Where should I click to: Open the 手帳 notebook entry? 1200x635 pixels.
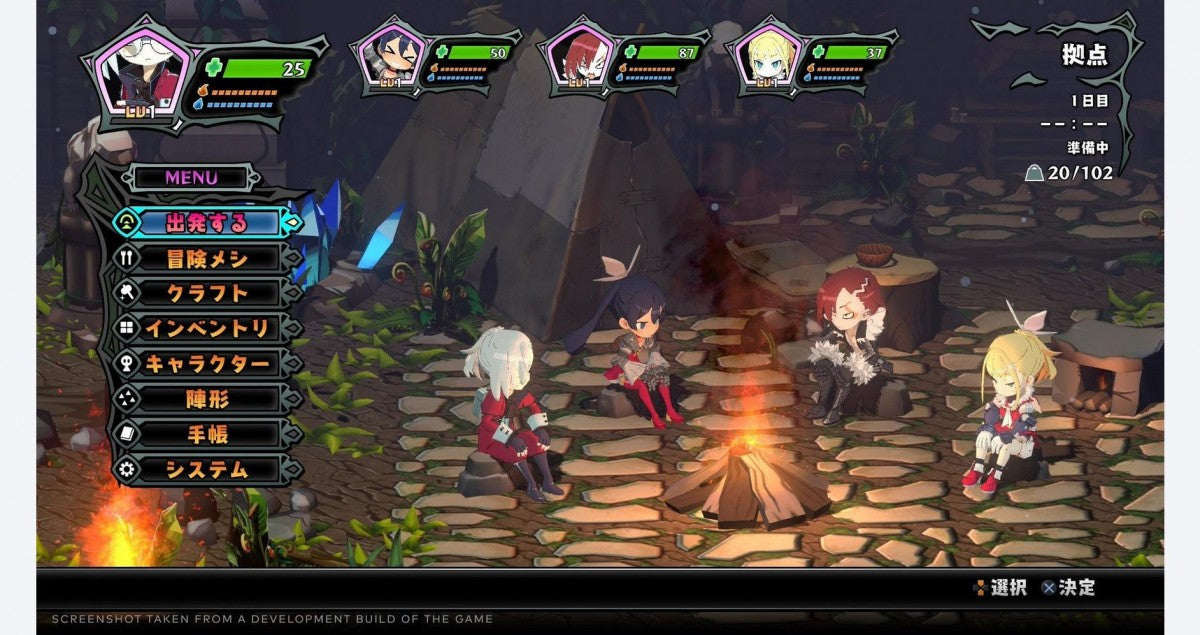(x=207, y=434)
